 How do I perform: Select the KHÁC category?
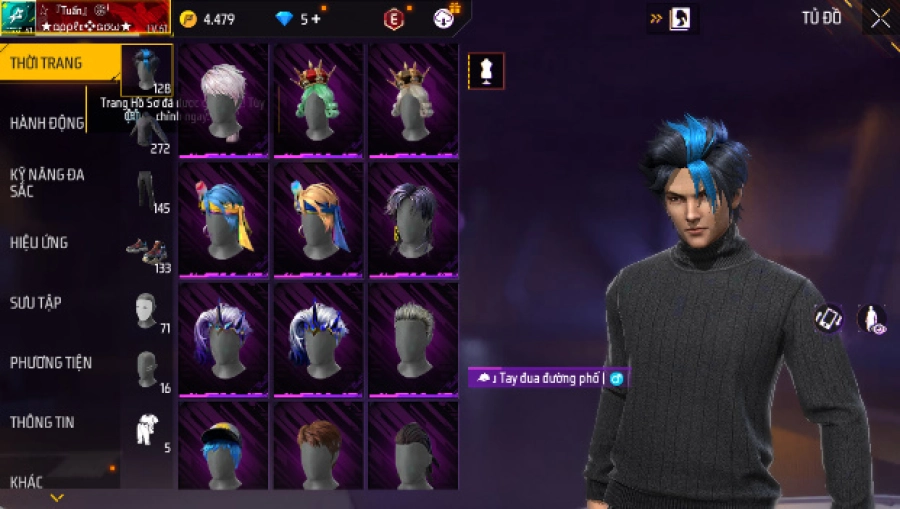pyautogui.click(x=27, y=482)
